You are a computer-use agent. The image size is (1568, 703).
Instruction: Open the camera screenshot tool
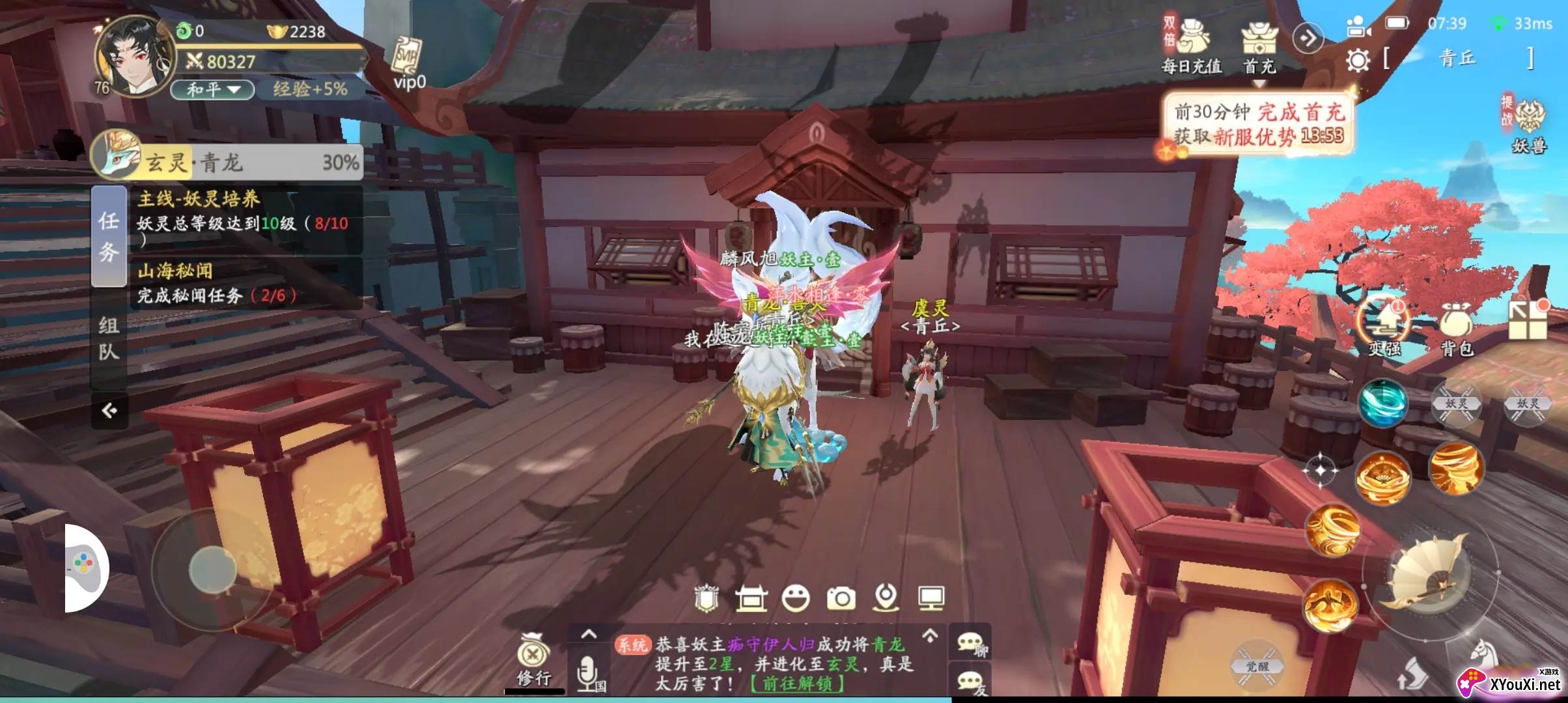click(x=841, y=598)
